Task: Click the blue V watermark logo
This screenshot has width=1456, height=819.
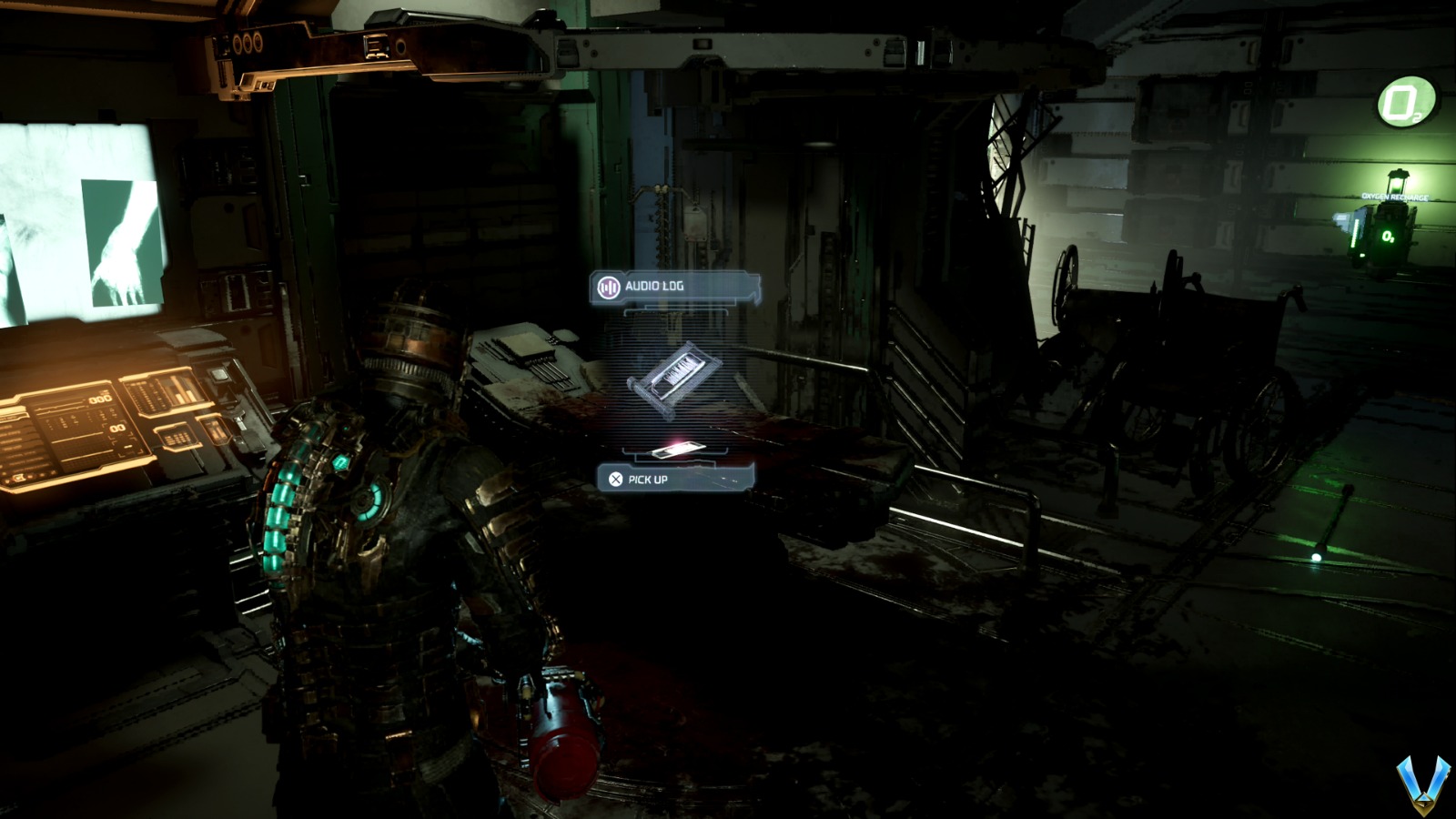Action: (x=1422, y=781)
